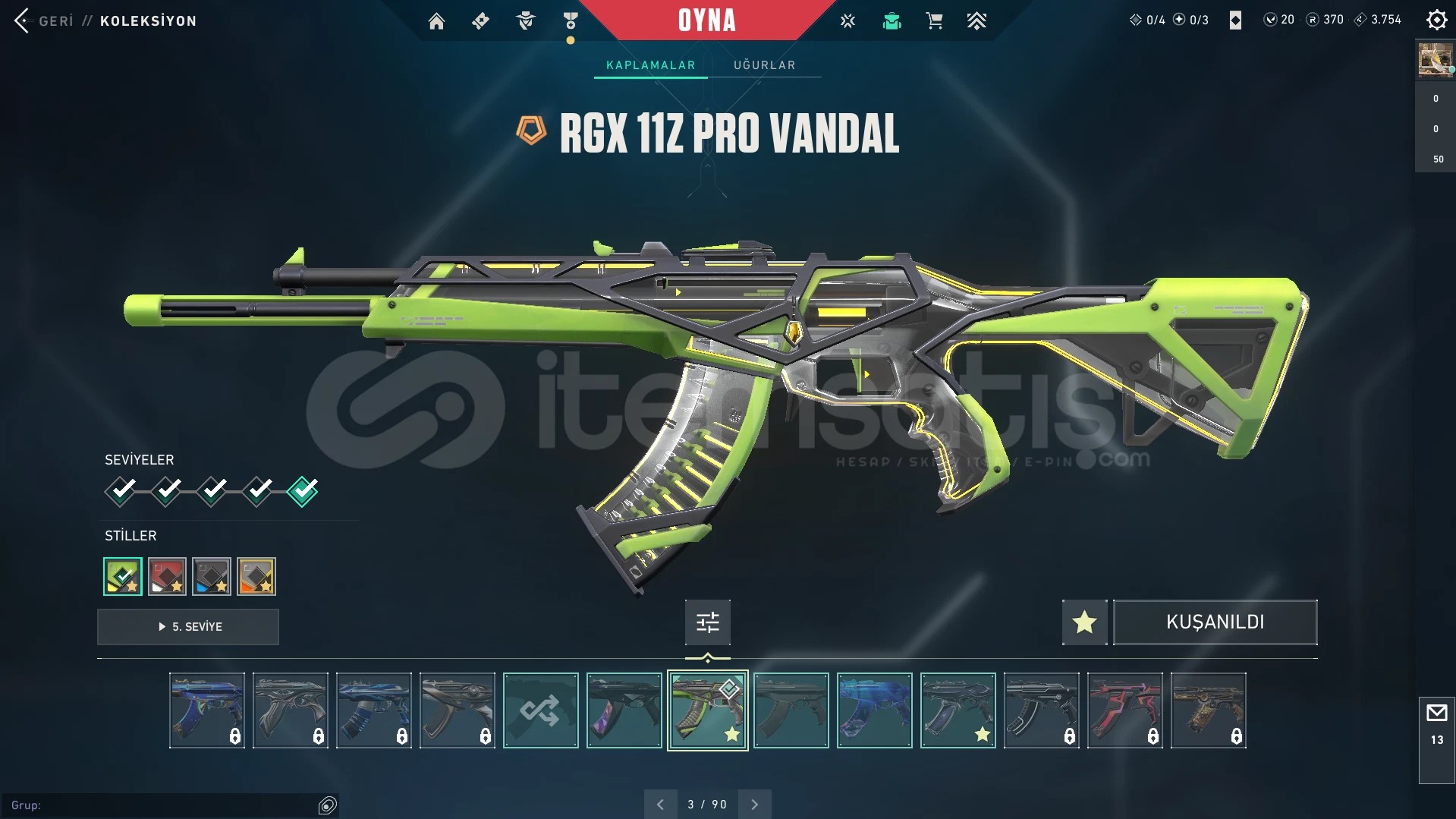Open the Home screen icon
1456x819 pixels.
point(436,20)
